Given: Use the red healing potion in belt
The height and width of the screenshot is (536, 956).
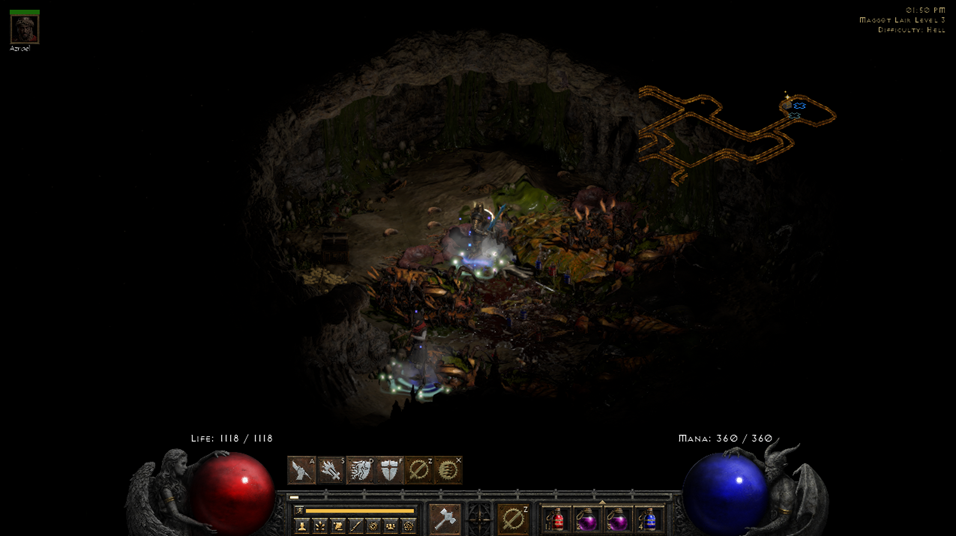Looking at the screenshot, I should (x=557, y=520).
